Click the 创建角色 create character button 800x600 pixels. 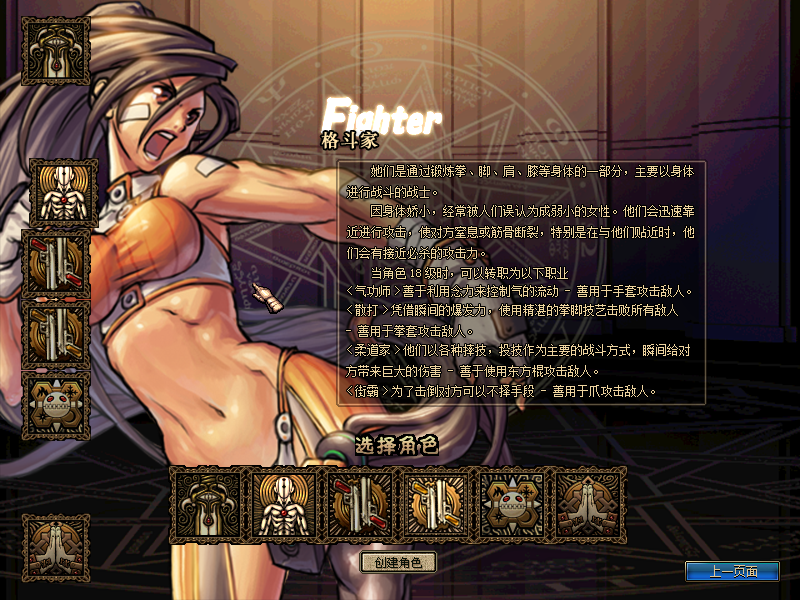[x=398, y=562]
